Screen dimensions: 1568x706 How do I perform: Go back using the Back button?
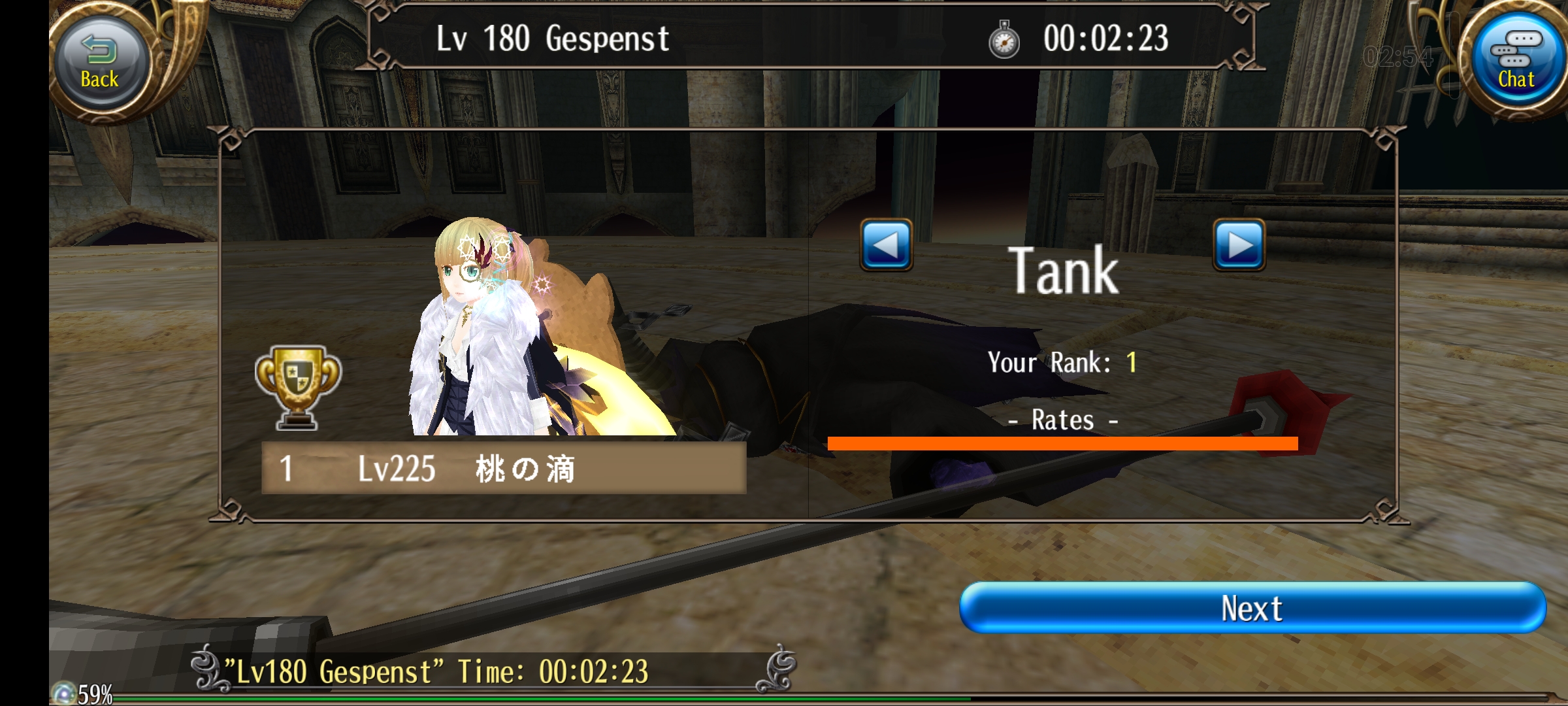point(100,63)
